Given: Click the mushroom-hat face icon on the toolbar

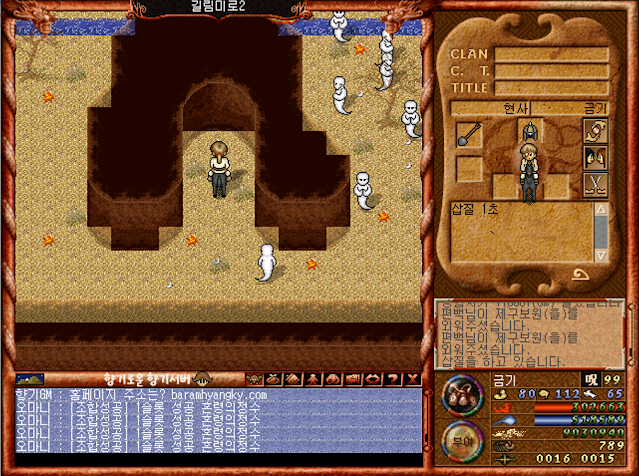Looking at the screenshot, I should click(x=202, y=379).
